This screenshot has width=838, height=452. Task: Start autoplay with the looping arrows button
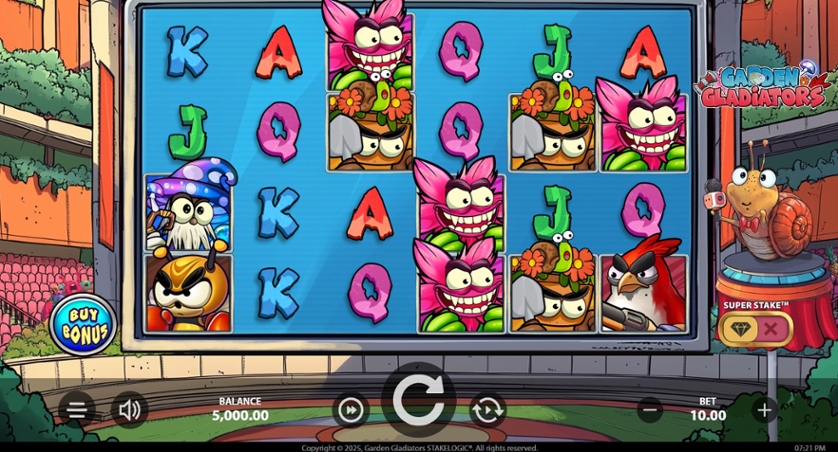tap(487, 409)
